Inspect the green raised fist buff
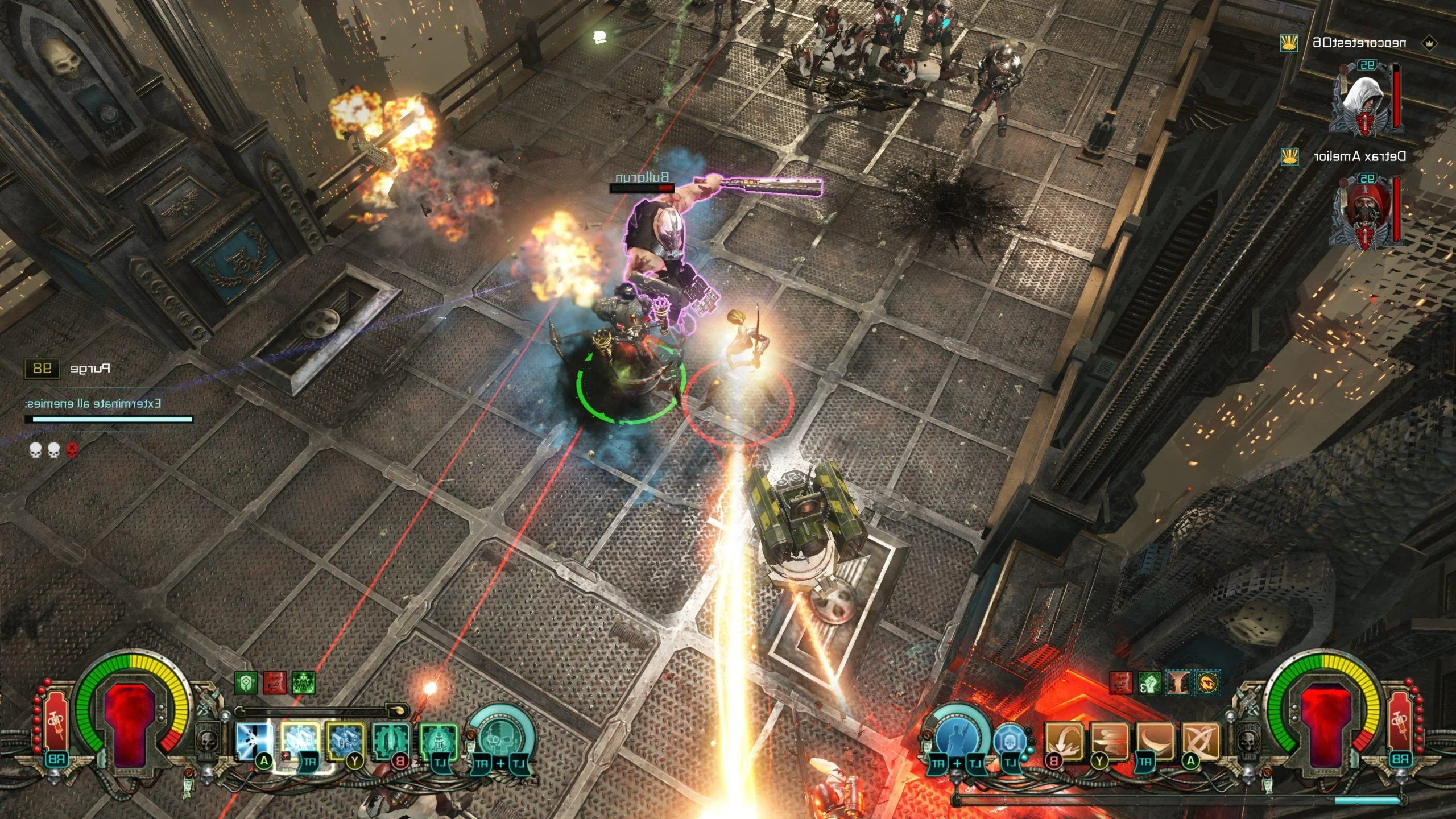The image size is (1456, 819). (1149, 683)
